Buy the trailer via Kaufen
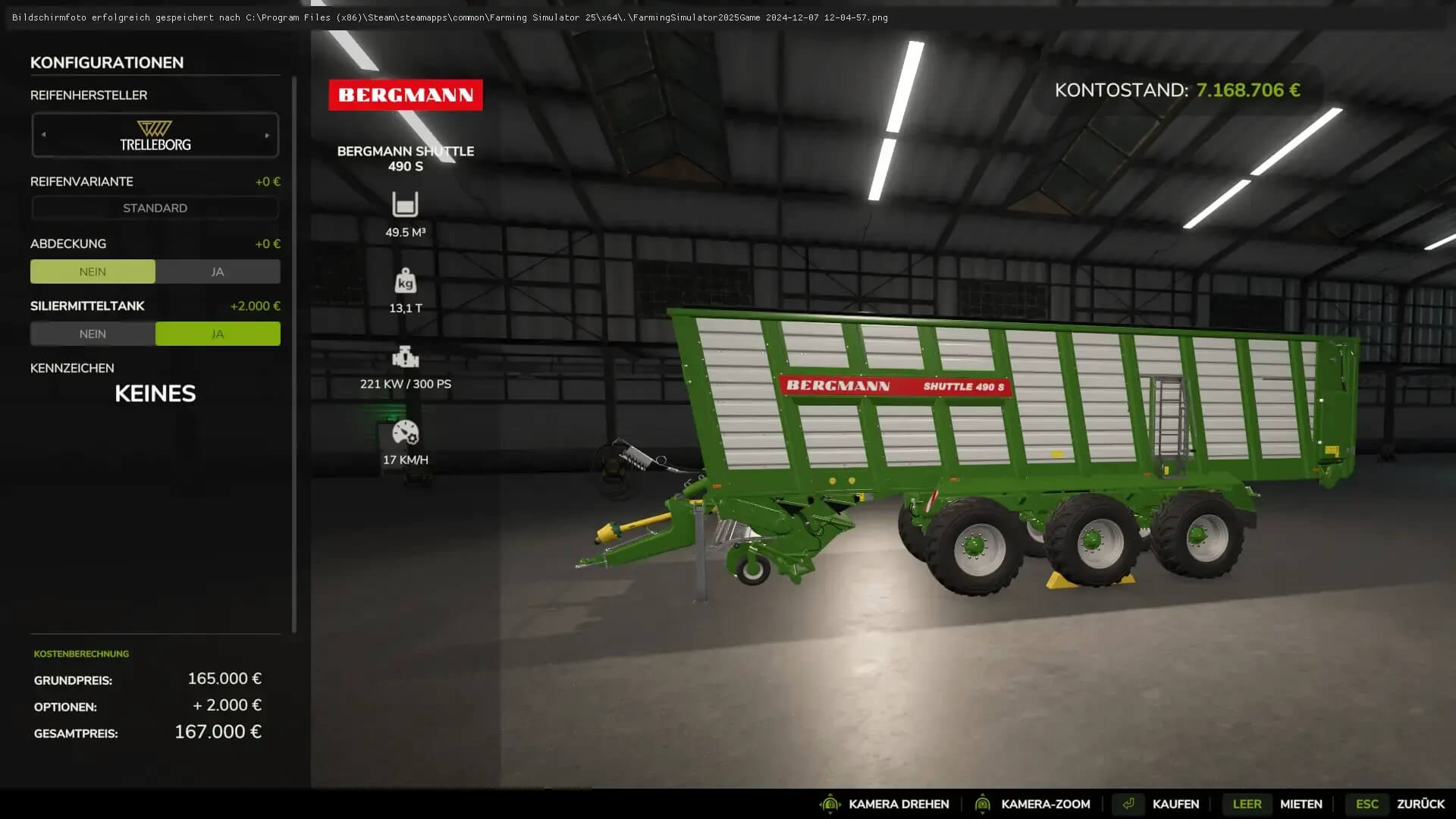Image resolution: width=1456 pixels, height=819 pixels. click(x=1175, y=804)
